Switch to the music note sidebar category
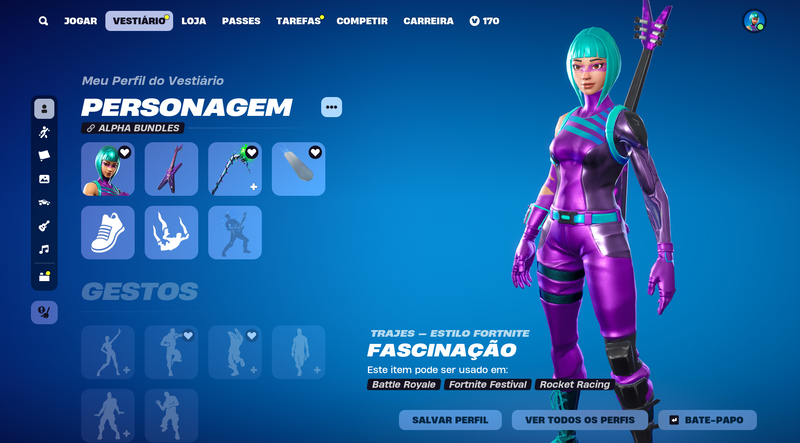This screenshot has height=443, width=800. tap(44, 249)
